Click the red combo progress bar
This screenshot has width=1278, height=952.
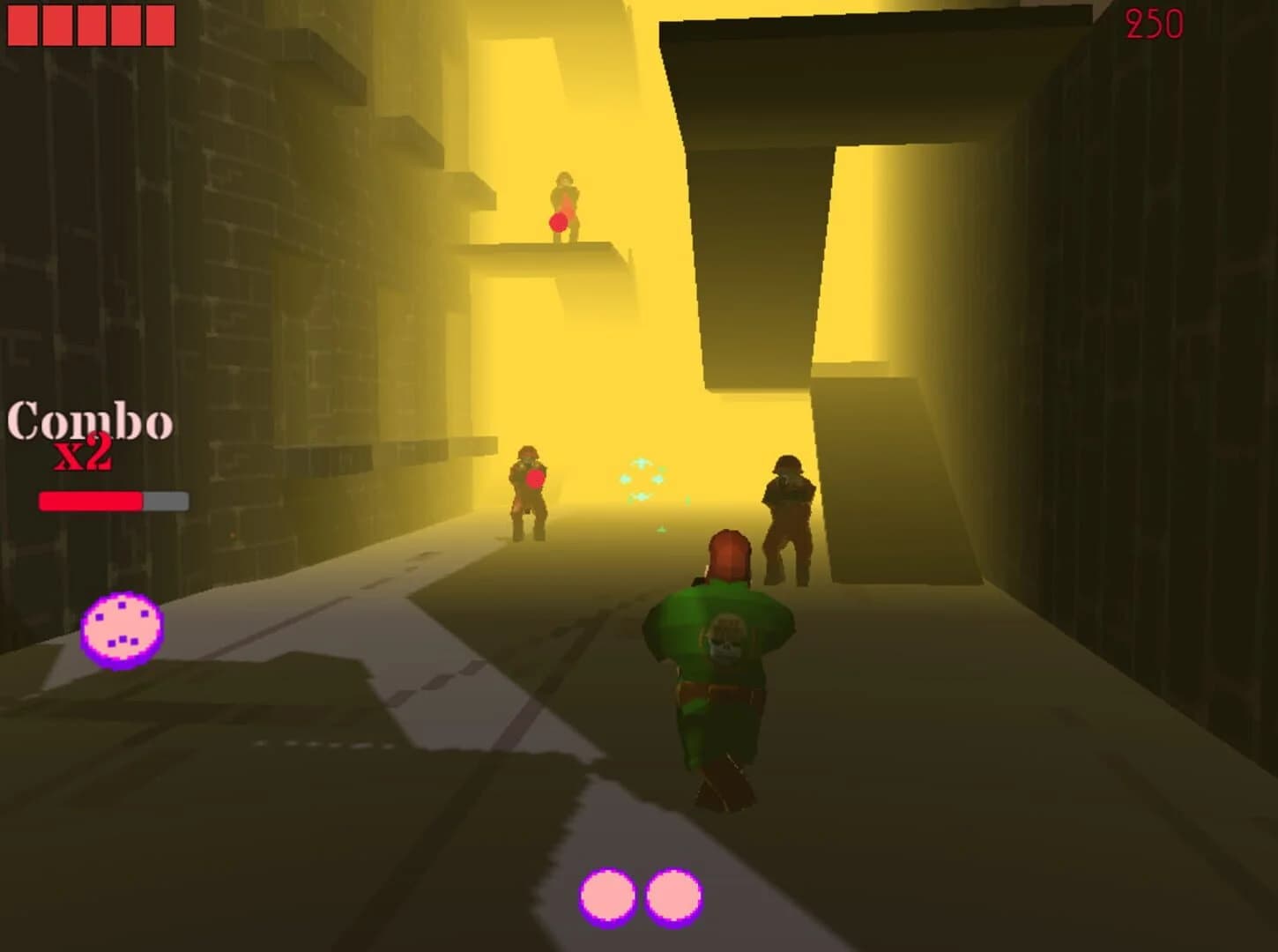[x=88, y=499]
